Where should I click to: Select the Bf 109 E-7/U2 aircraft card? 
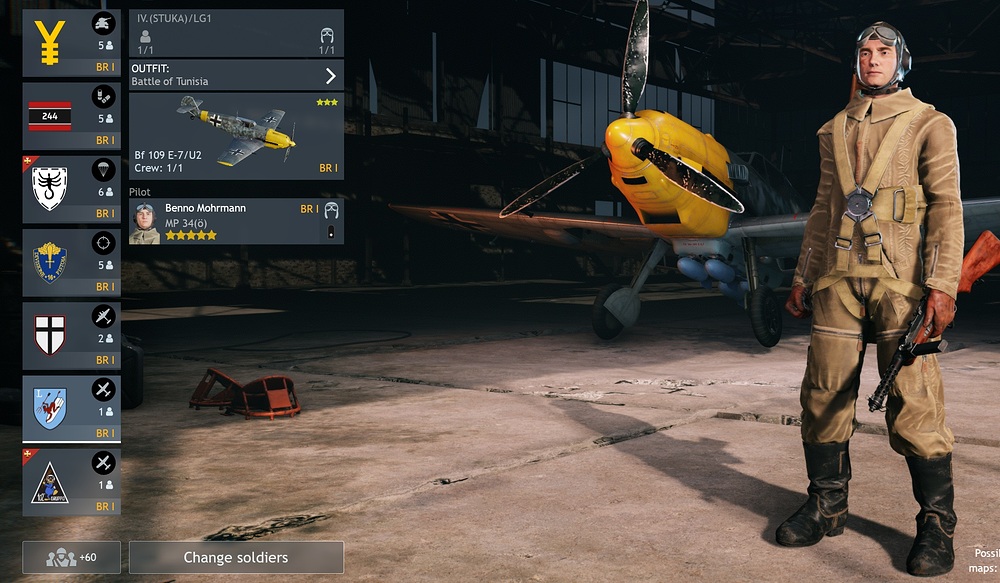[x=236, y=136]
